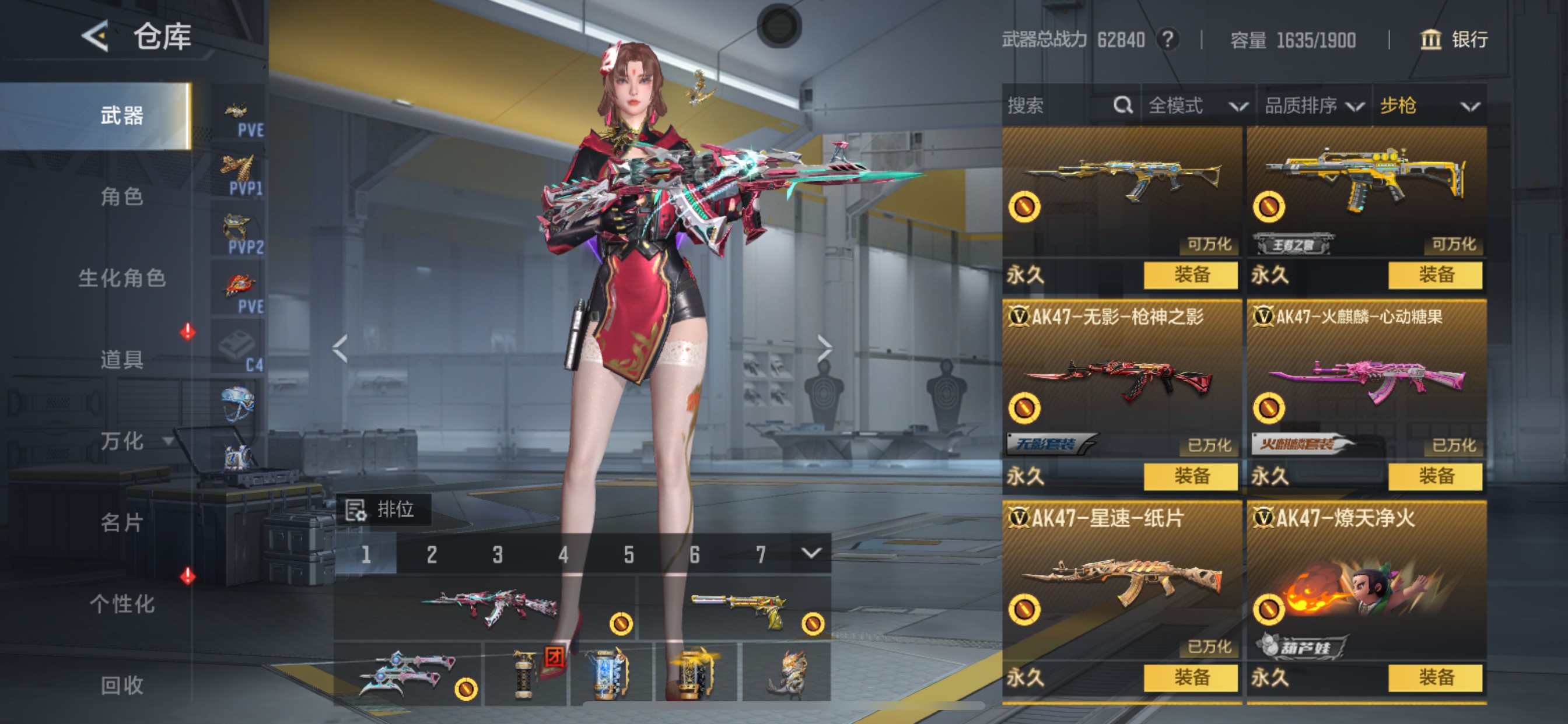Expand the 万化 menu entry
This screenshot has width=1568, height=724.
point(122,441)
